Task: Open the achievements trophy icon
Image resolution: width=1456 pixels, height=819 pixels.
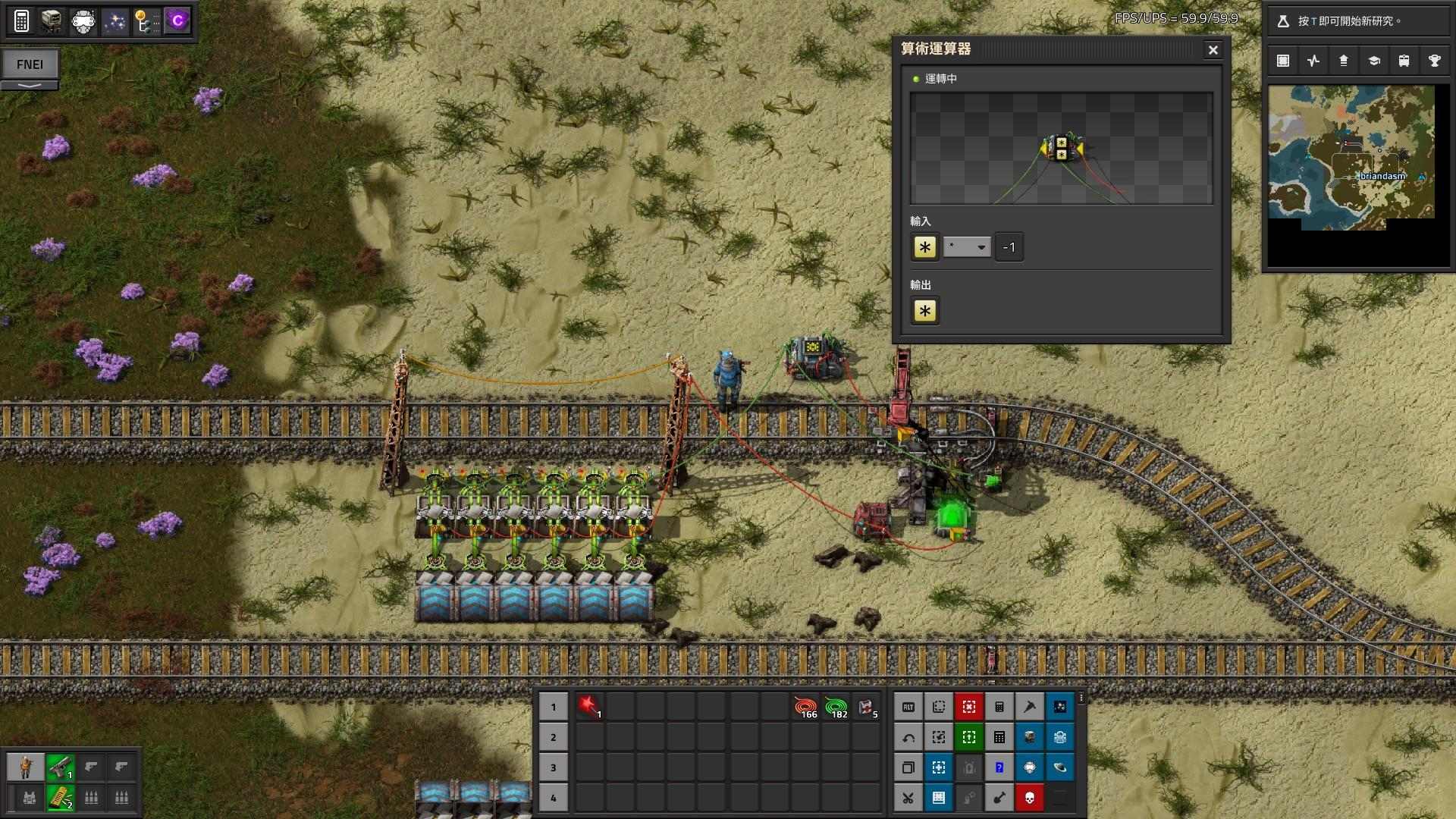Action: 1432,61
